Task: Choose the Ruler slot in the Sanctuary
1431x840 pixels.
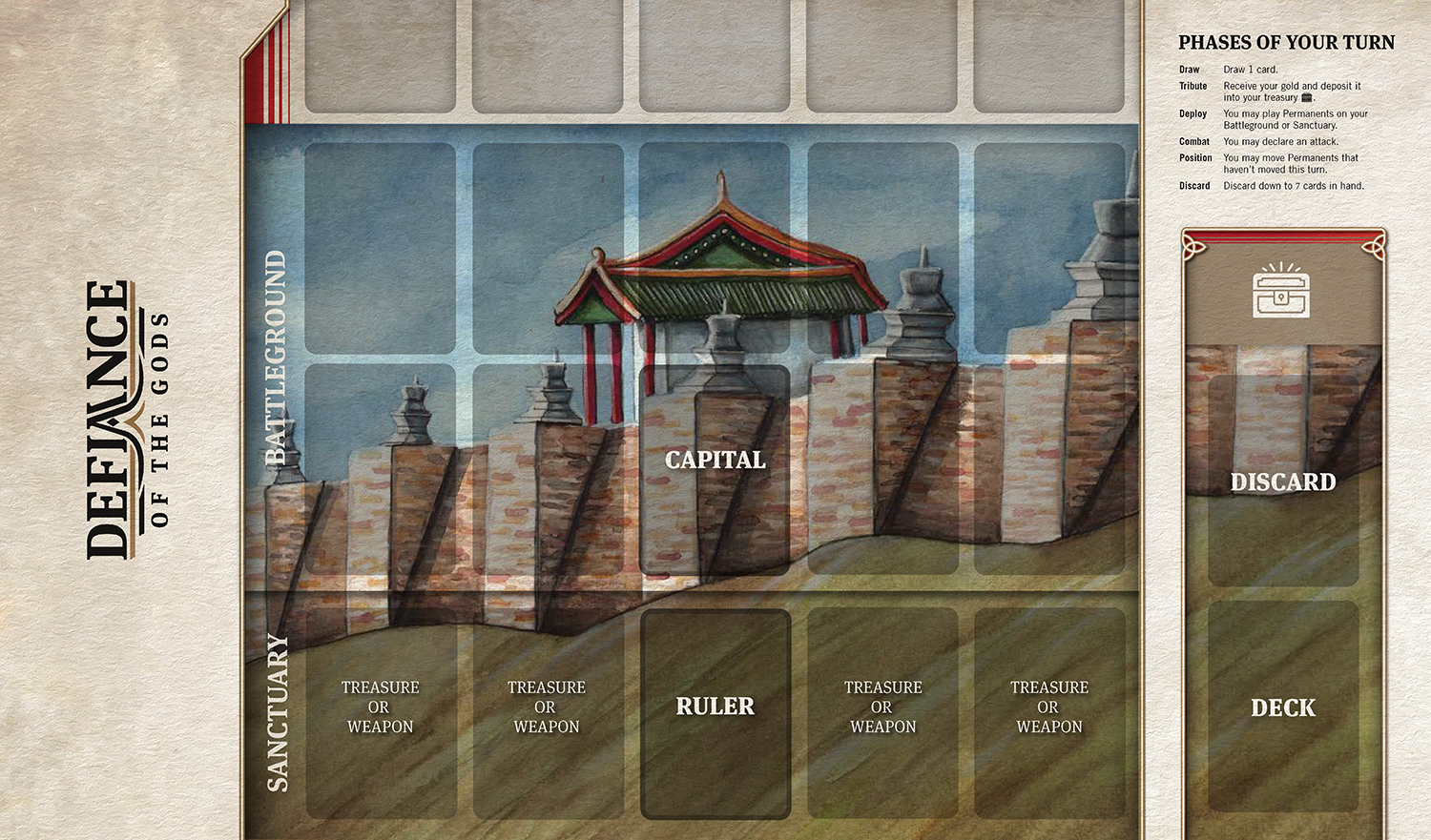Action: point(715,713)
